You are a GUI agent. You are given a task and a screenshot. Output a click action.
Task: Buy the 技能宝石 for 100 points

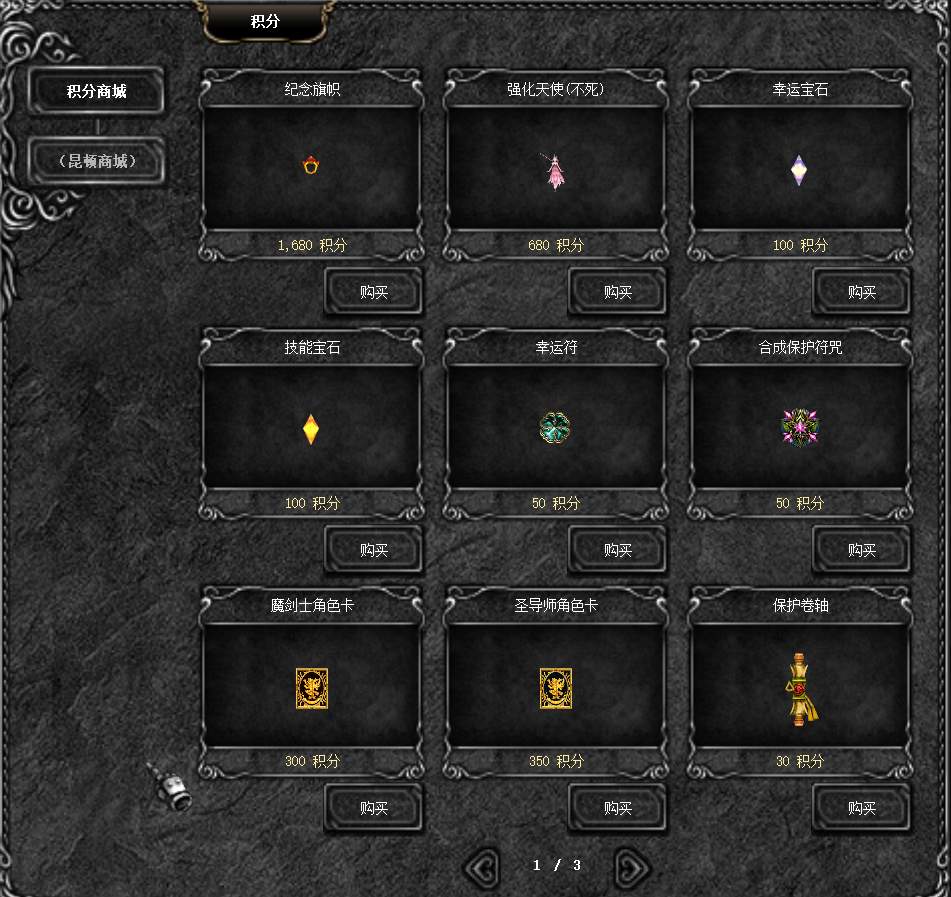374,551
